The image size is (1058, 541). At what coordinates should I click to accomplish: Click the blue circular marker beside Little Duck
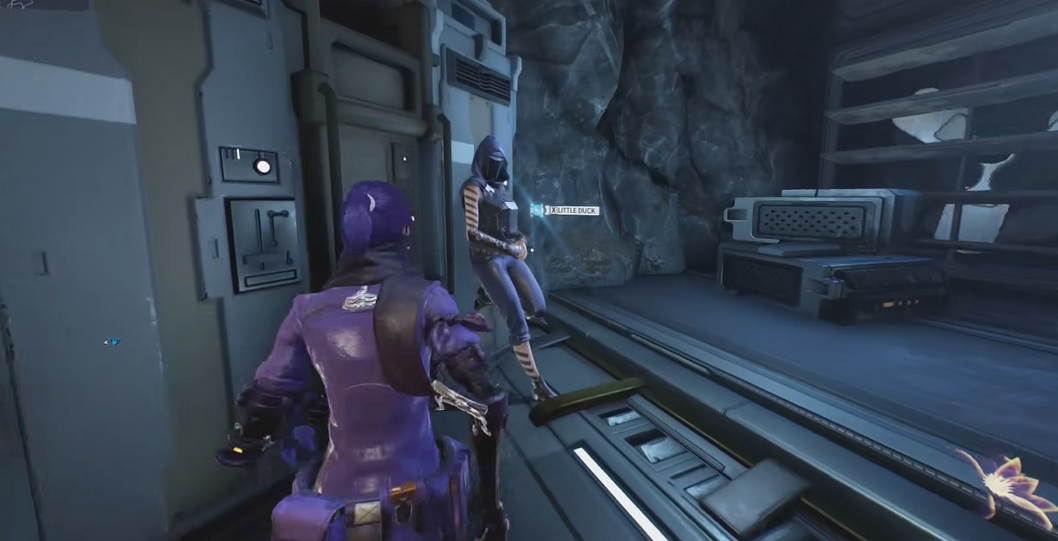tap(538, 210)
